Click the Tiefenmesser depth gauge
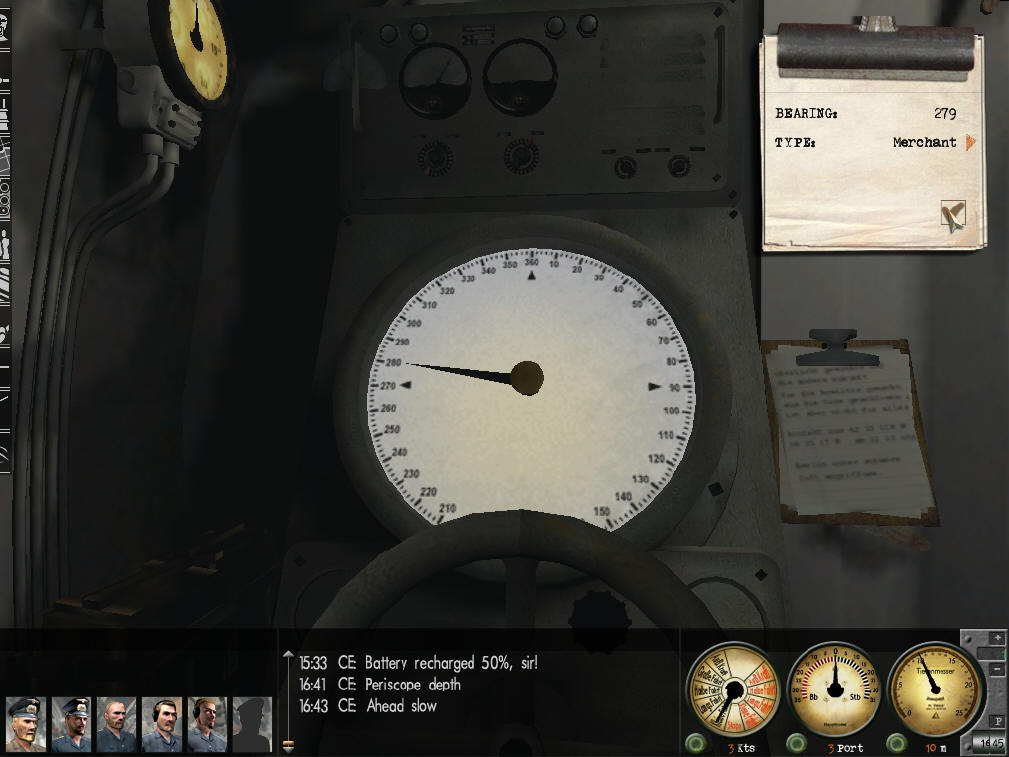This screenshot has width=1009, height=757. [x=934, y=688]
